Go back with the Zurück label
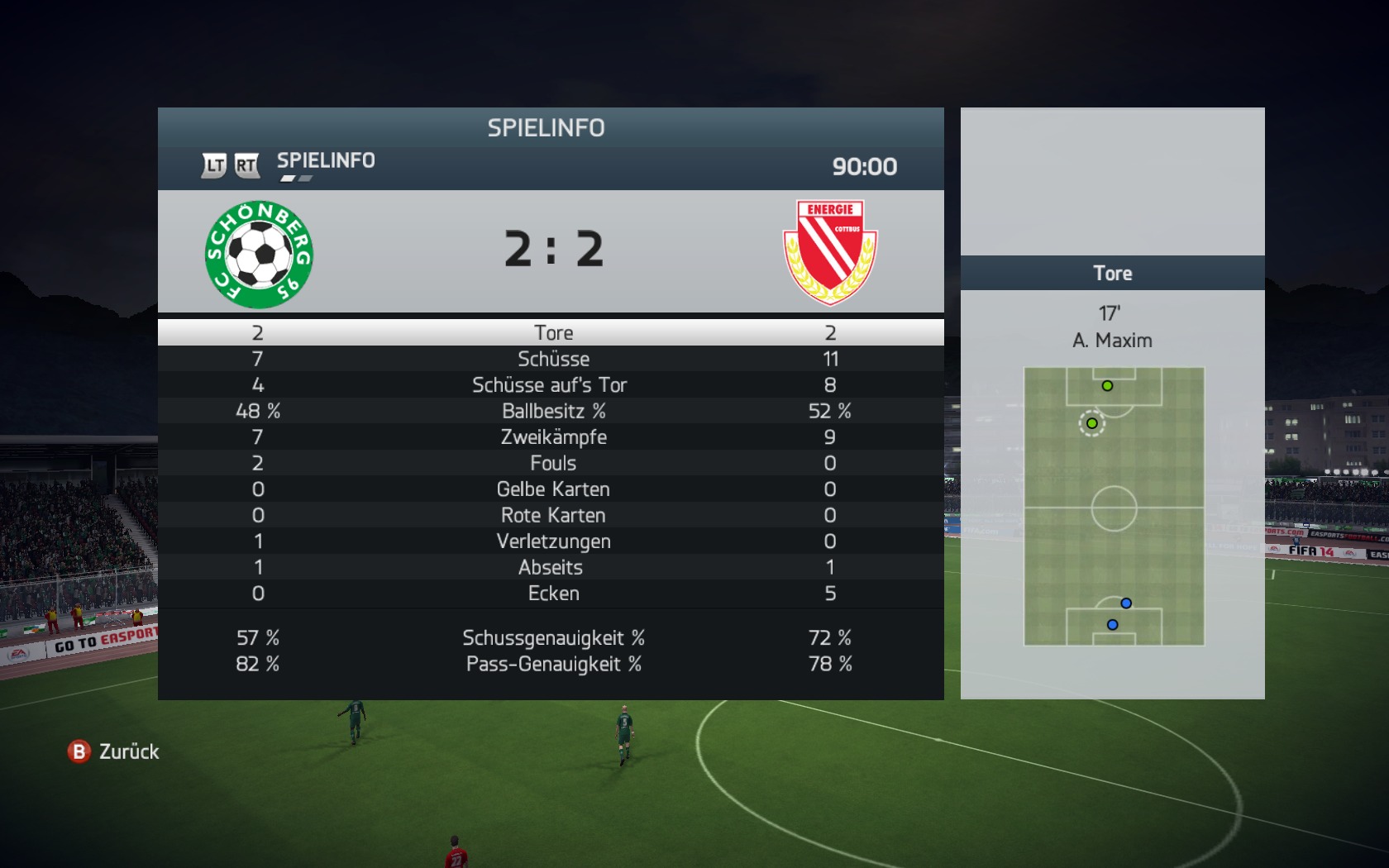1389x868 pixels. tap(128, 751)
